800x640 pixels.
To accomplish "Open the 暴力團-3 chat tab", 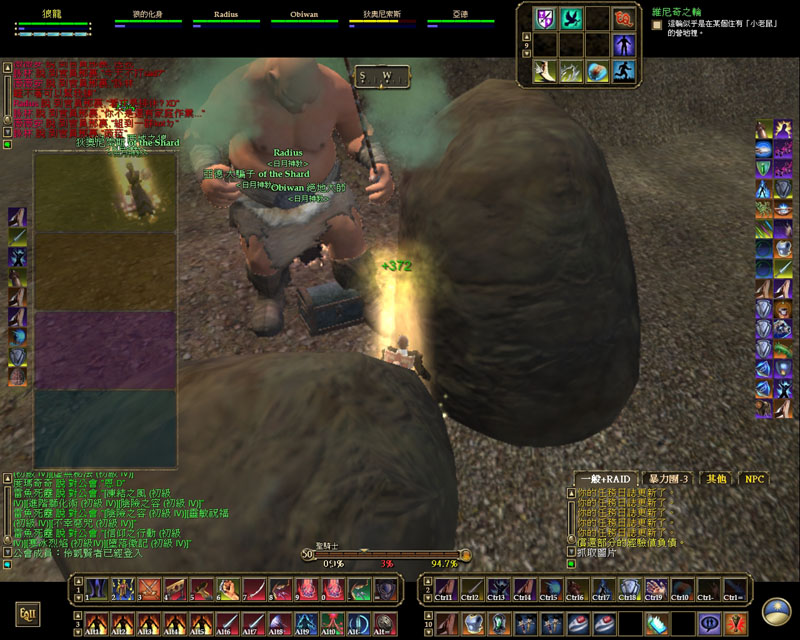I will pos(667,479).
